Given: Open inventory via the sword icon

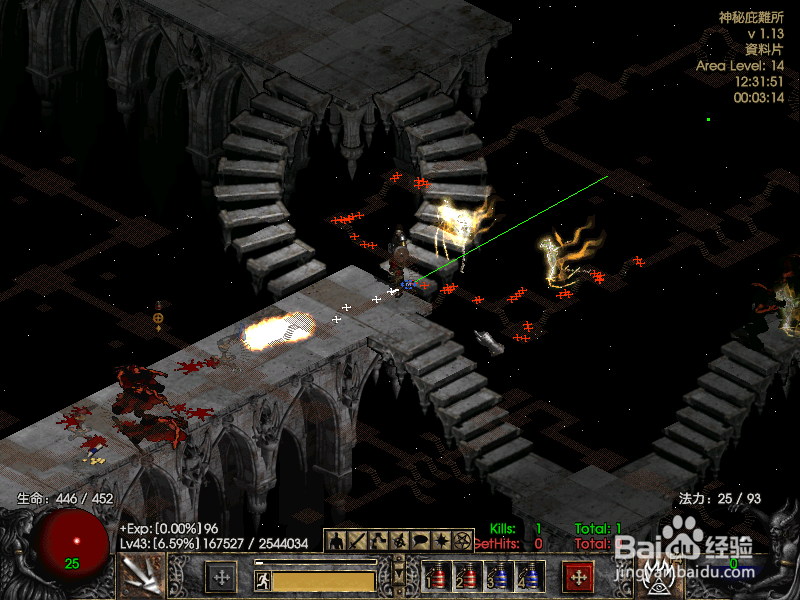Looking at the screenshot, I should [357, 540].
